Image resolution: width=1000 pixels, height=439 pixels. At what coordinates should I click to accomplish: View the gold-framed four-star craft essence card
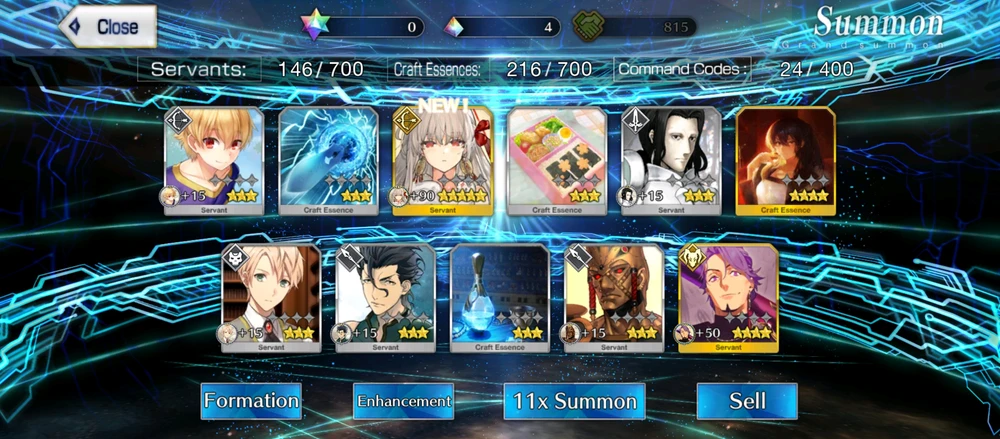click(785, 160)
